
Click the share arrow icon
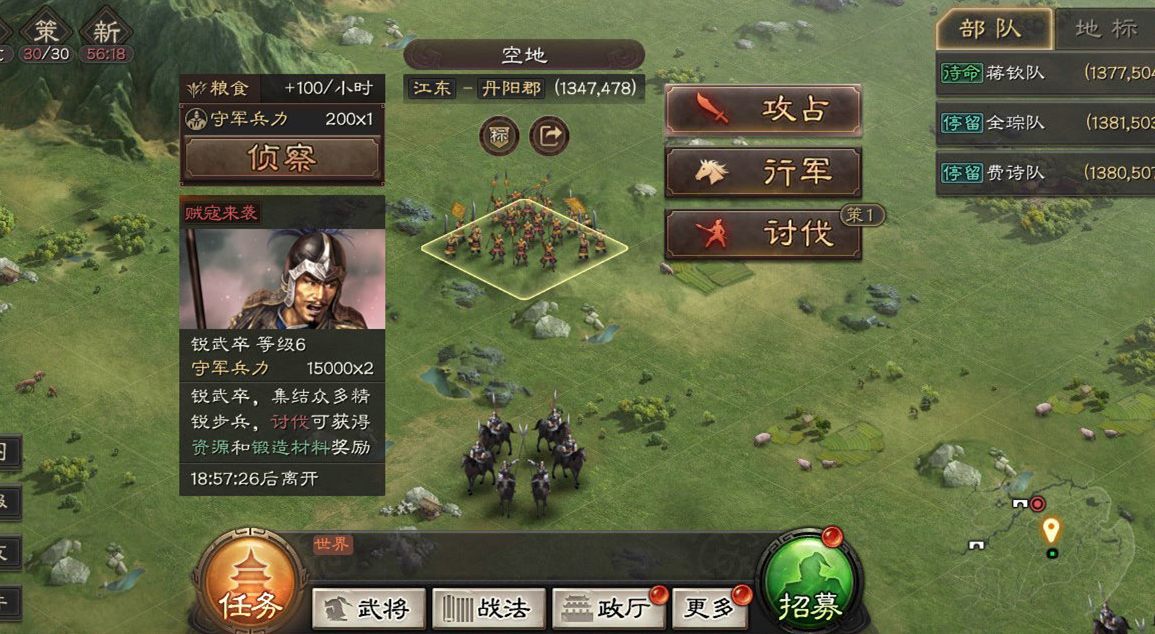[x=549, y=136]
